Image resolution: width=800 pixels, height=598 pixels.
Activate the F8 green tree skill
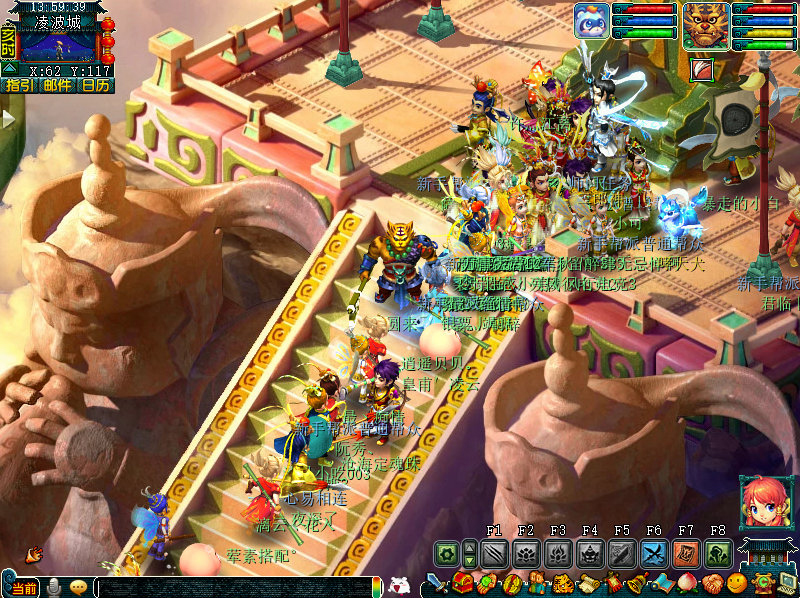pos(718,554)
